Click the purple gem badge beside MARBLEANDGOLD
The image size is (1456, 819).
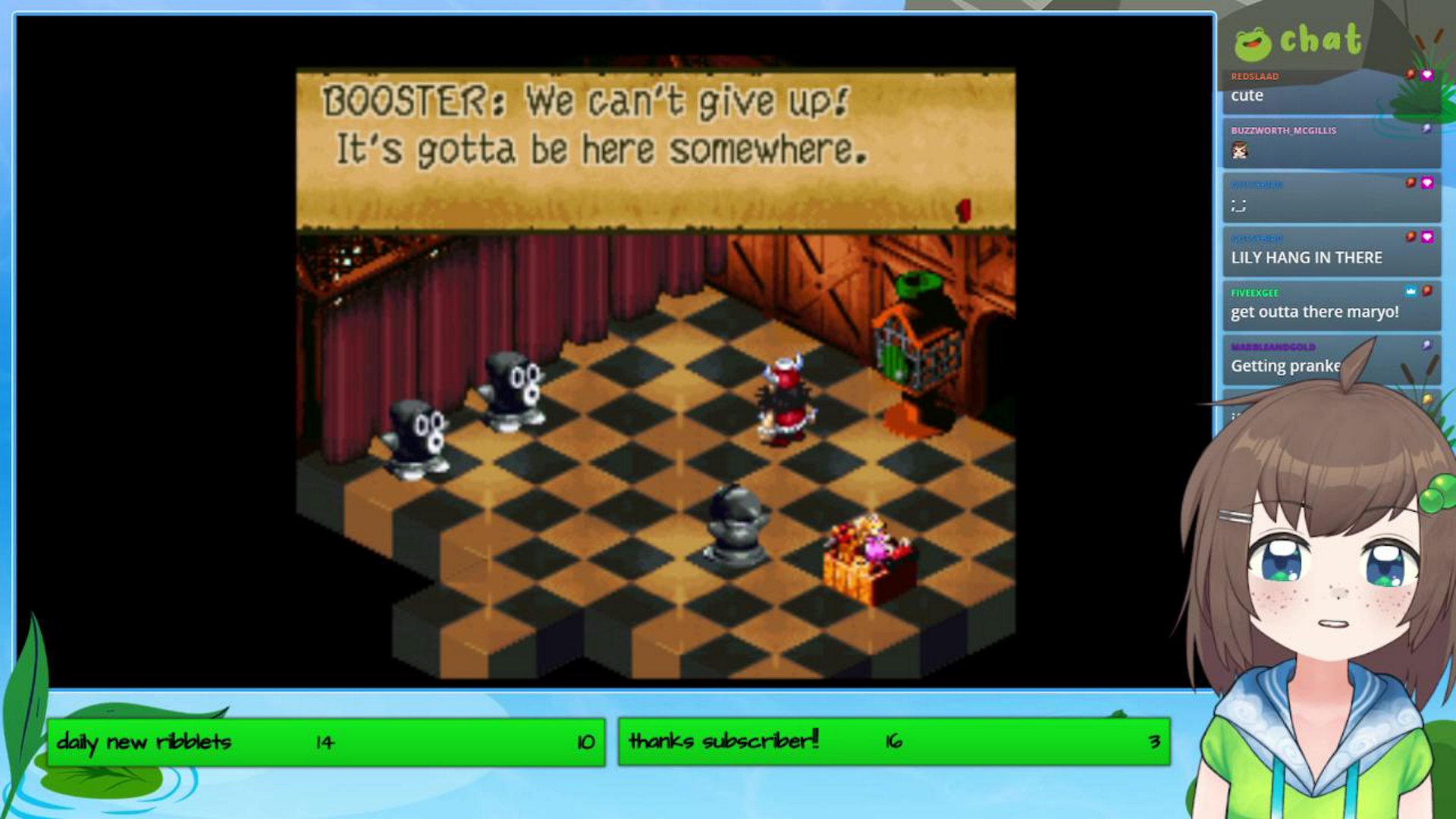pyautogui.click(x=1425, y=344)
